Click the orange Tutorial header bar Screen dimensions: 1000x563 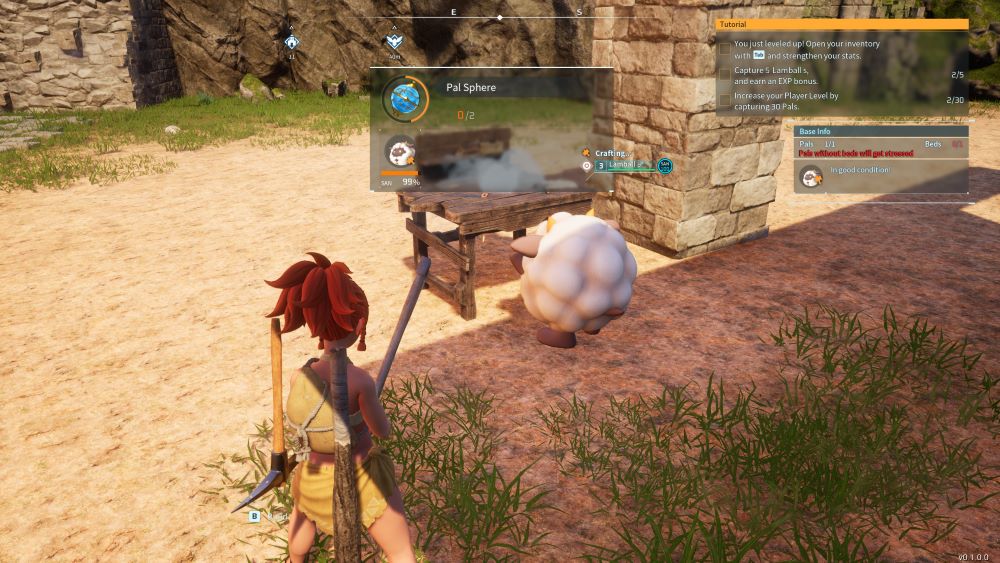(x=842, y=24)
